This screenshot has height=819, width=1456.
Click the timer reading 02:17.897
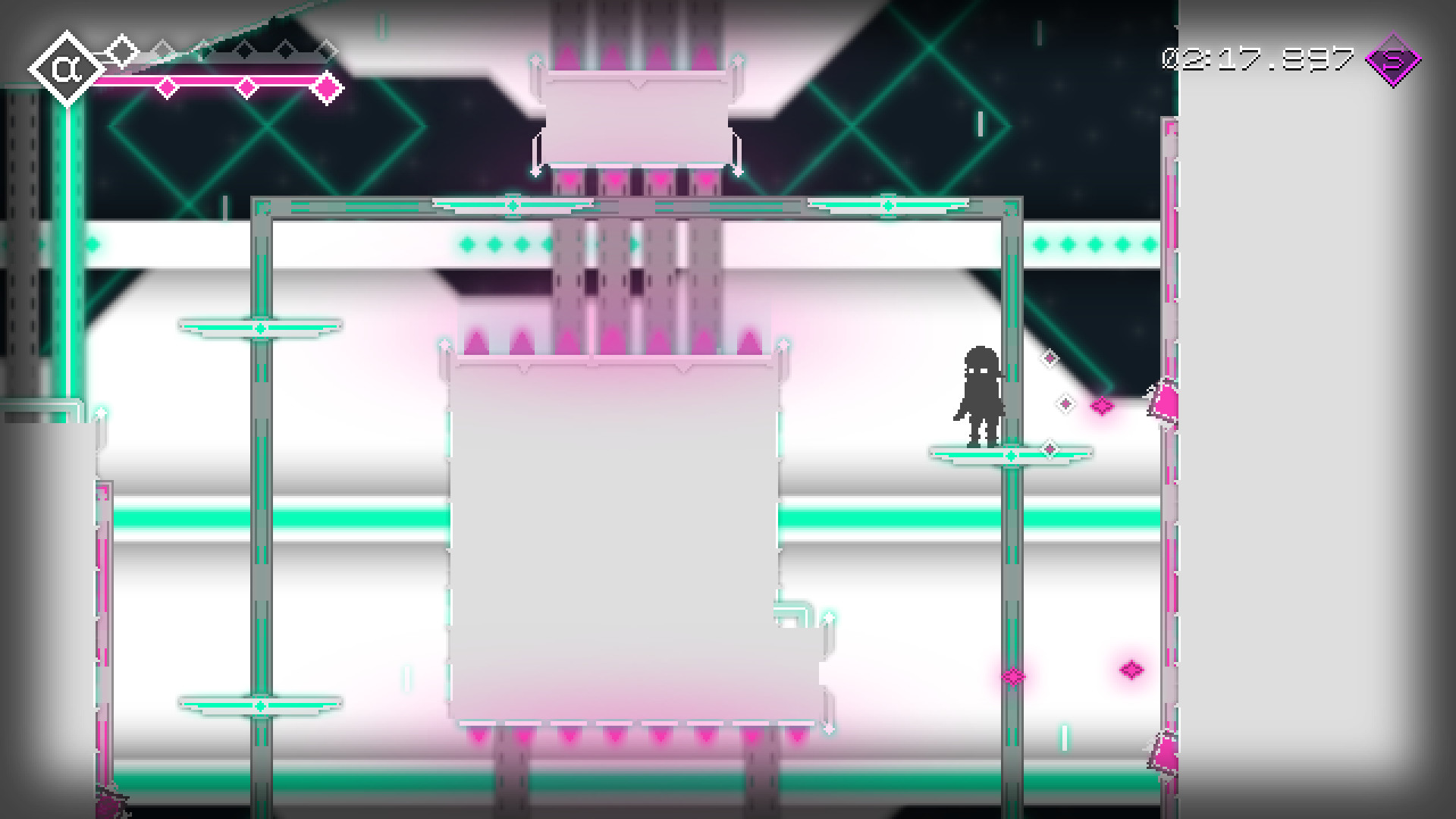[1259, 61]
